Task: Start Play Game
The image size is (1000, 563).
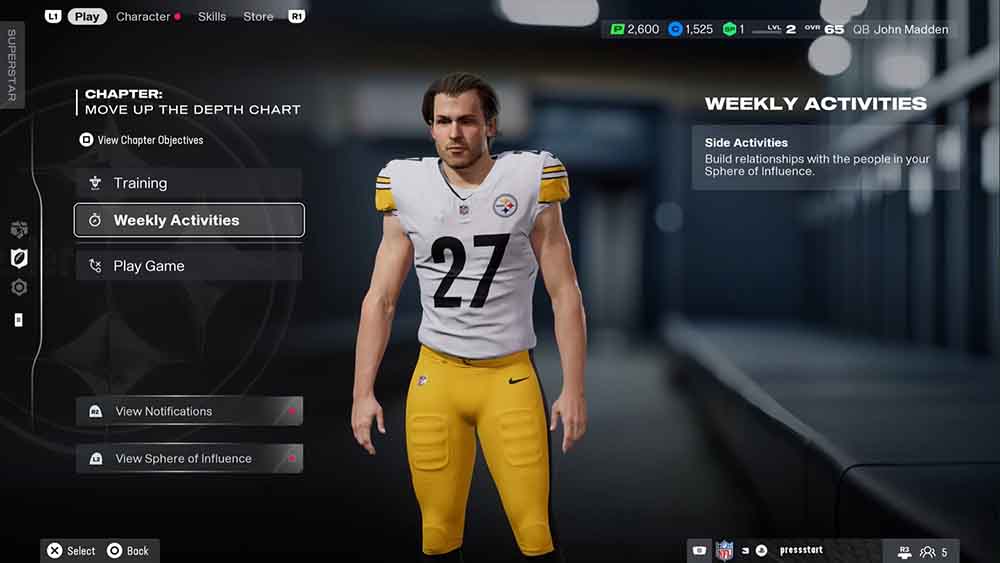Action: (189, 266)
